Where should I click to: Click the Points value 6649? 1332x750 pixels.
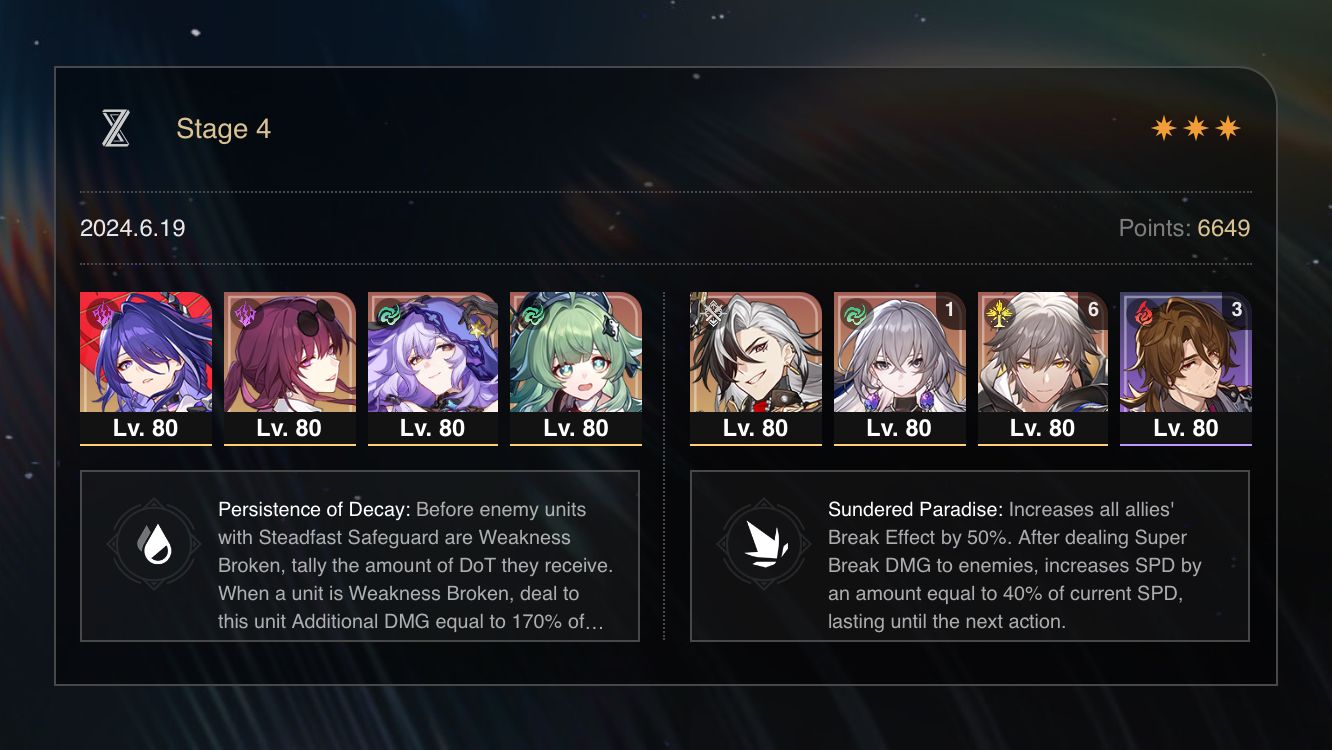click(1224, 228)
